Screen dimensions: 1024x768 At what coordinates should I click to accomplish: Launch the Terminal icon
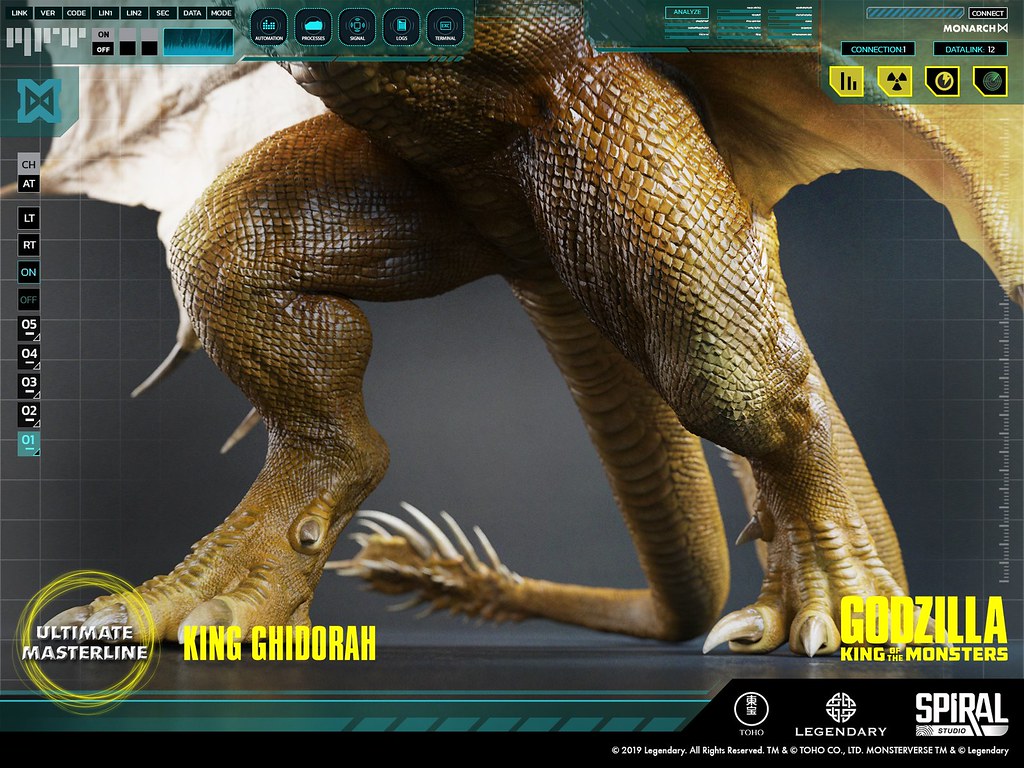445,25
